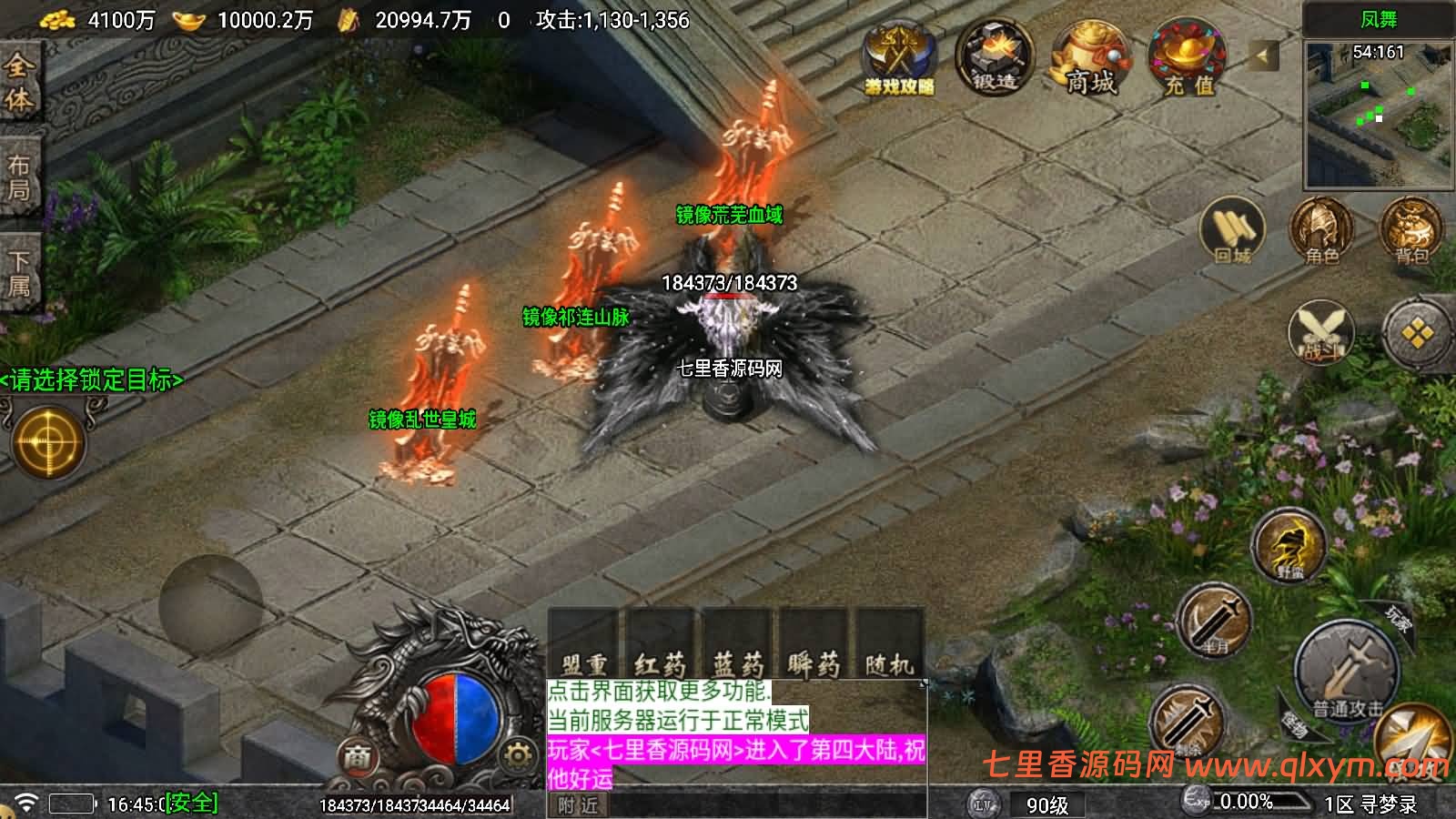Screen dimensions: 1456x819
Task: Open the 游戏攻略 game guide icon
Action: point(899,59)
